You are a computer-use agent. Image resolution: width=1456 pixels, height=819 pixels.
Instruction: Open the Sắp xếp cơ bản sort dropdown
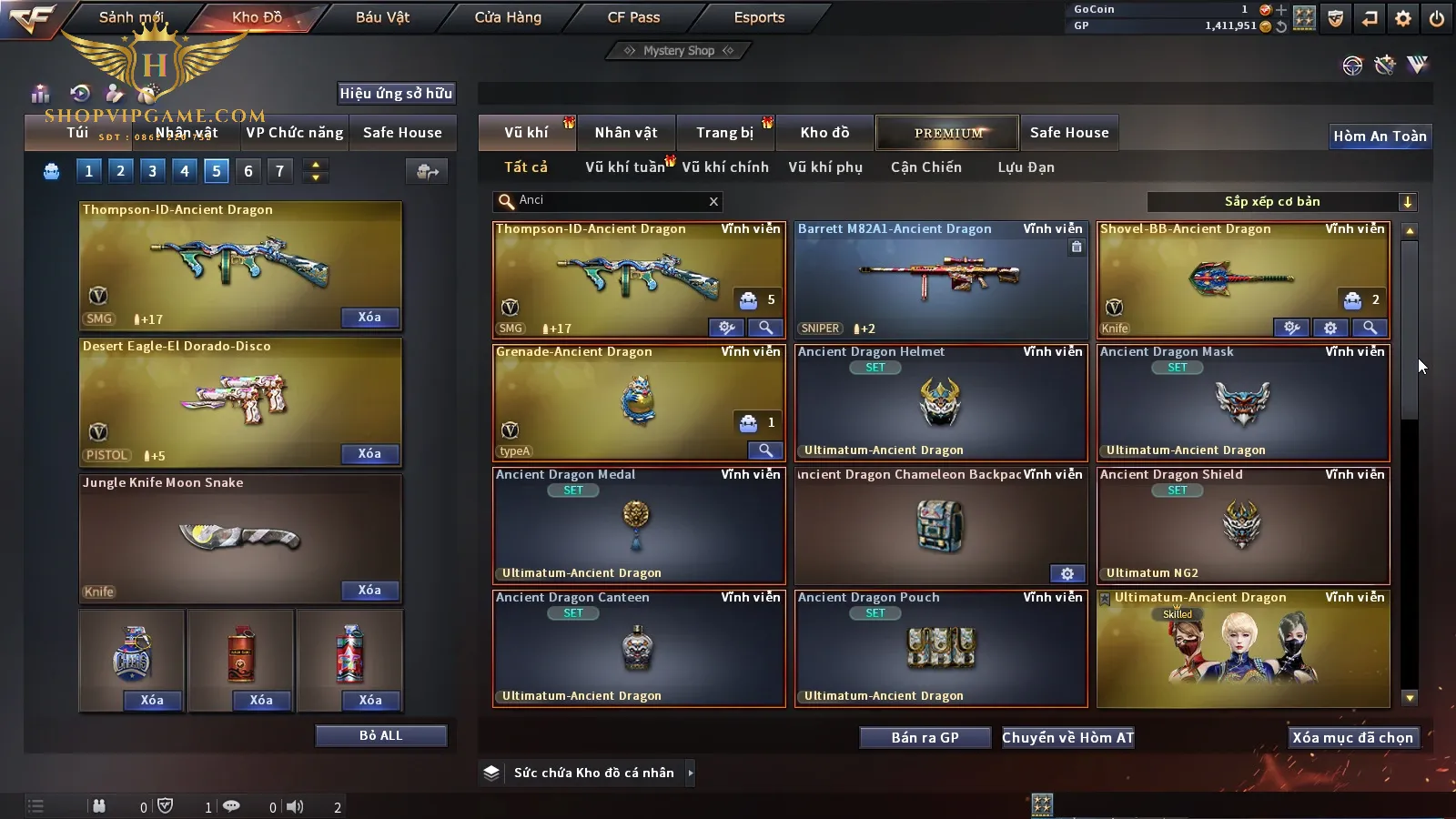click(x=1281, y=202)
